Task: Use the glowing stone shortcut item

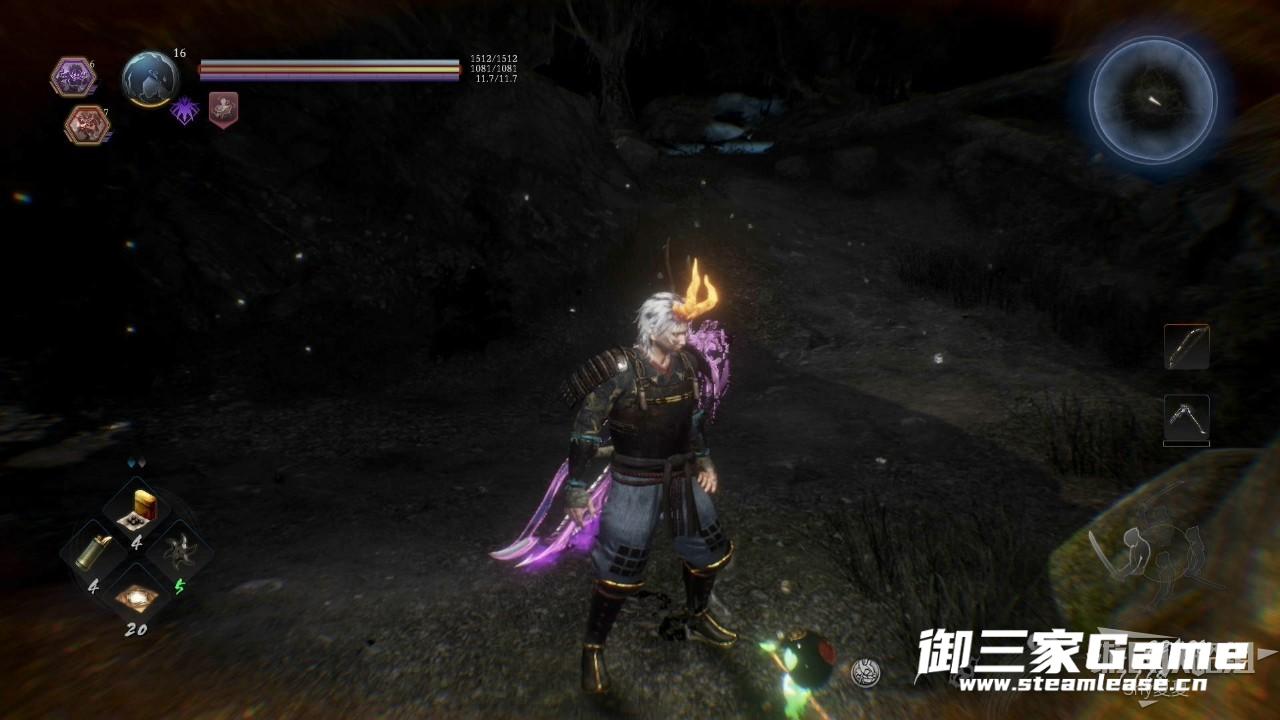Action: pyautogui.click(x=136, y=597)
